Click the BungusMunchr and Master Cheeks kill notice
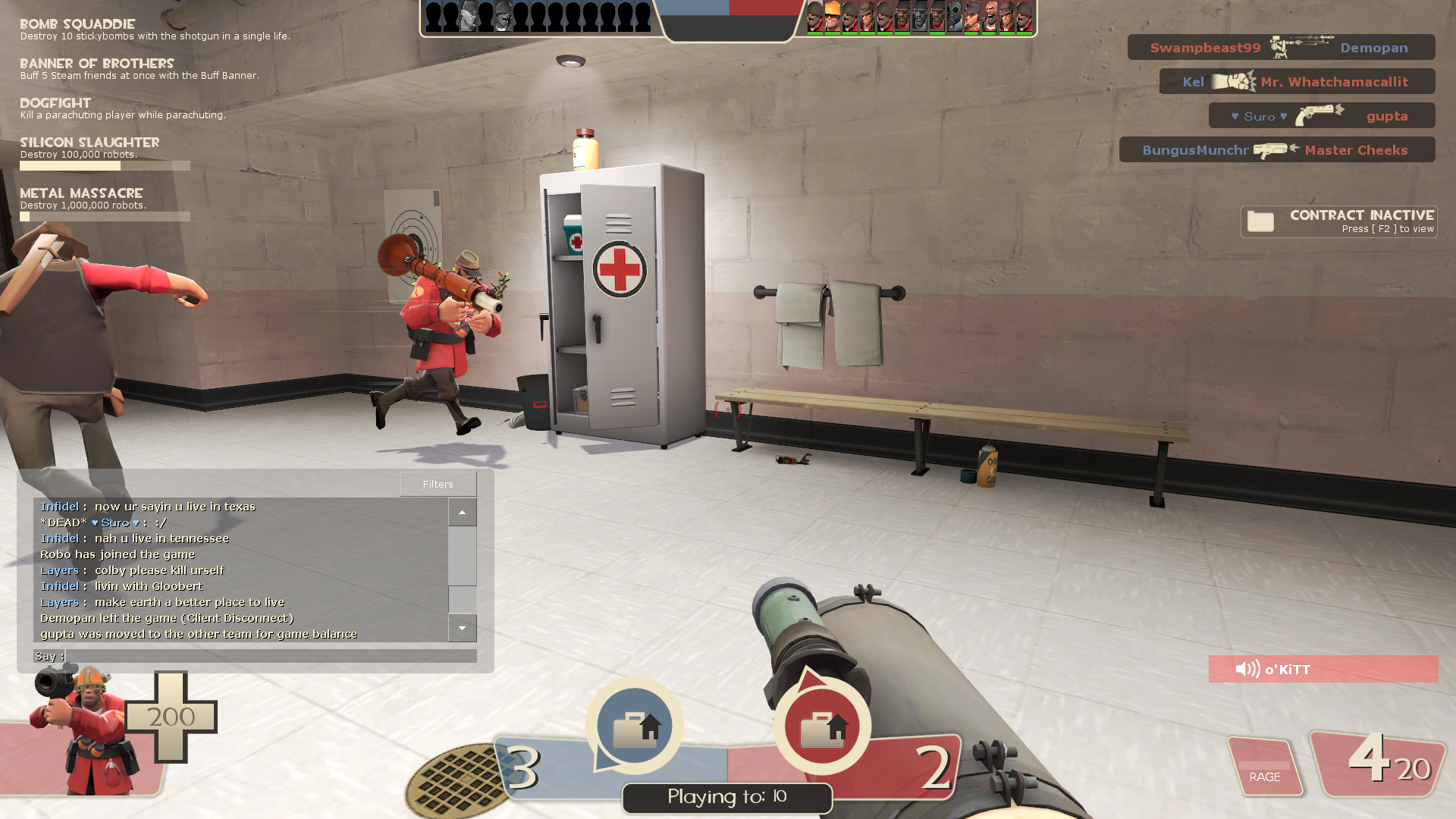The image size is (1456, 819). coord(1277,150)
